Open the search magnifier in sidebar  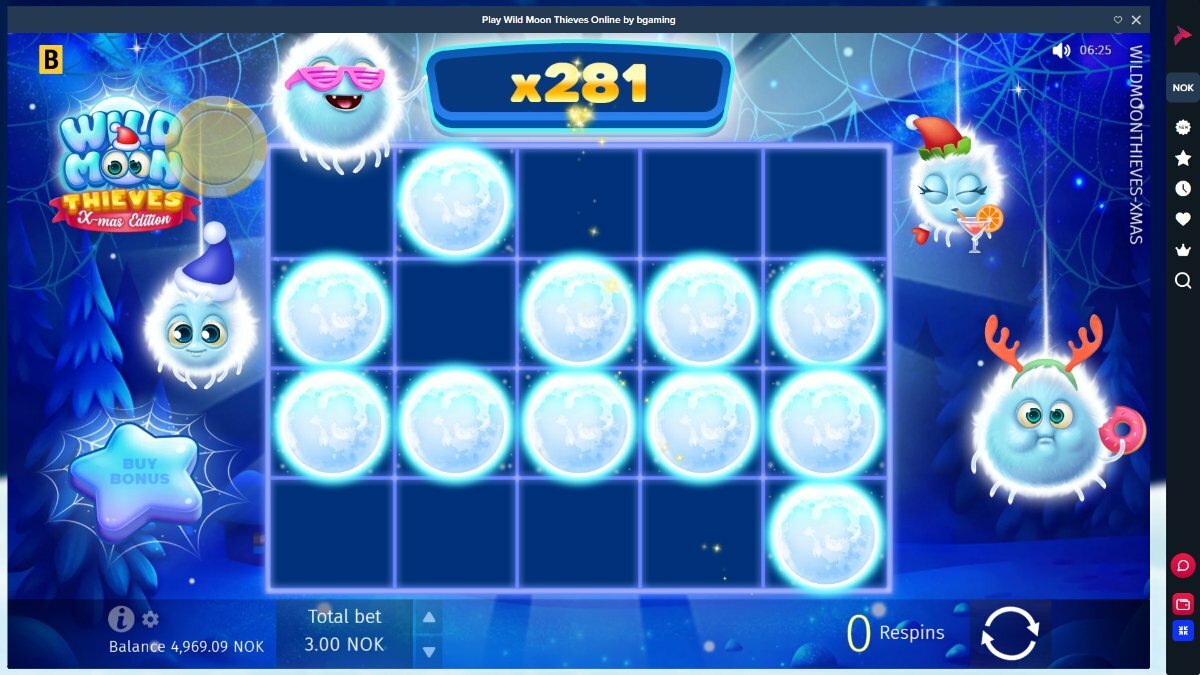click(1183, 280)
